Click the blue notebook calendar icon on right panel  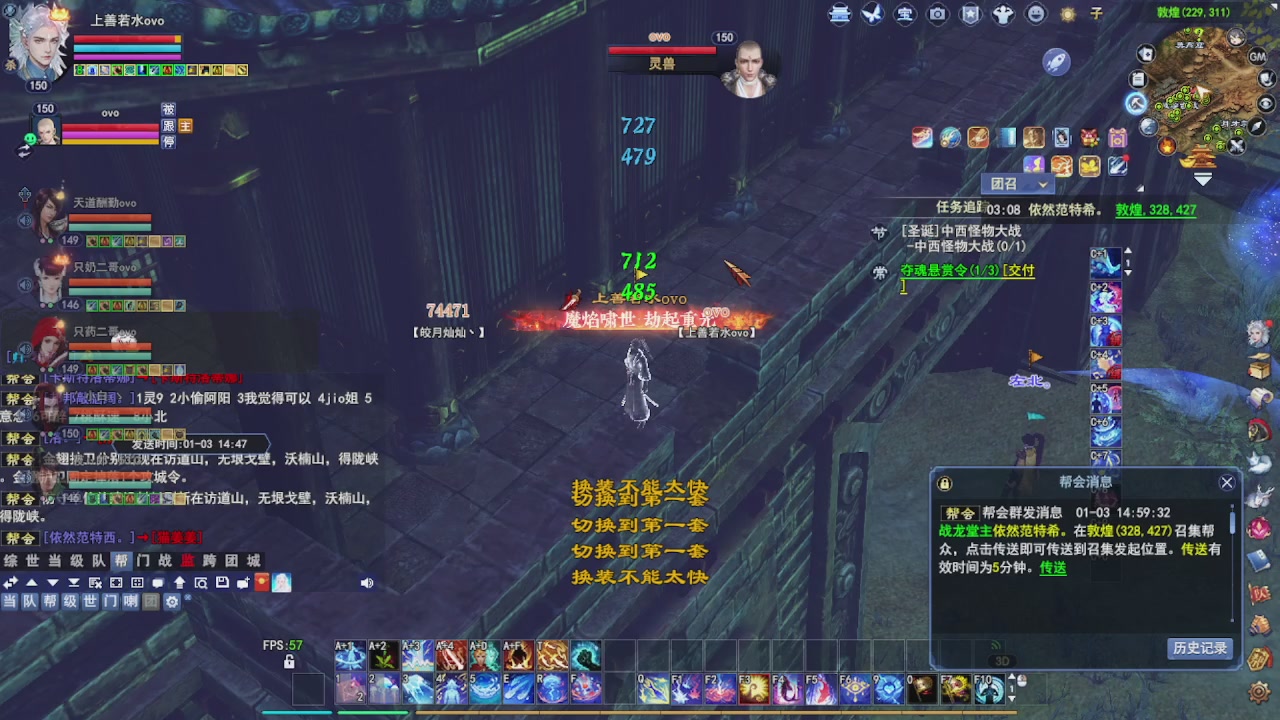tap(1007, 137)
